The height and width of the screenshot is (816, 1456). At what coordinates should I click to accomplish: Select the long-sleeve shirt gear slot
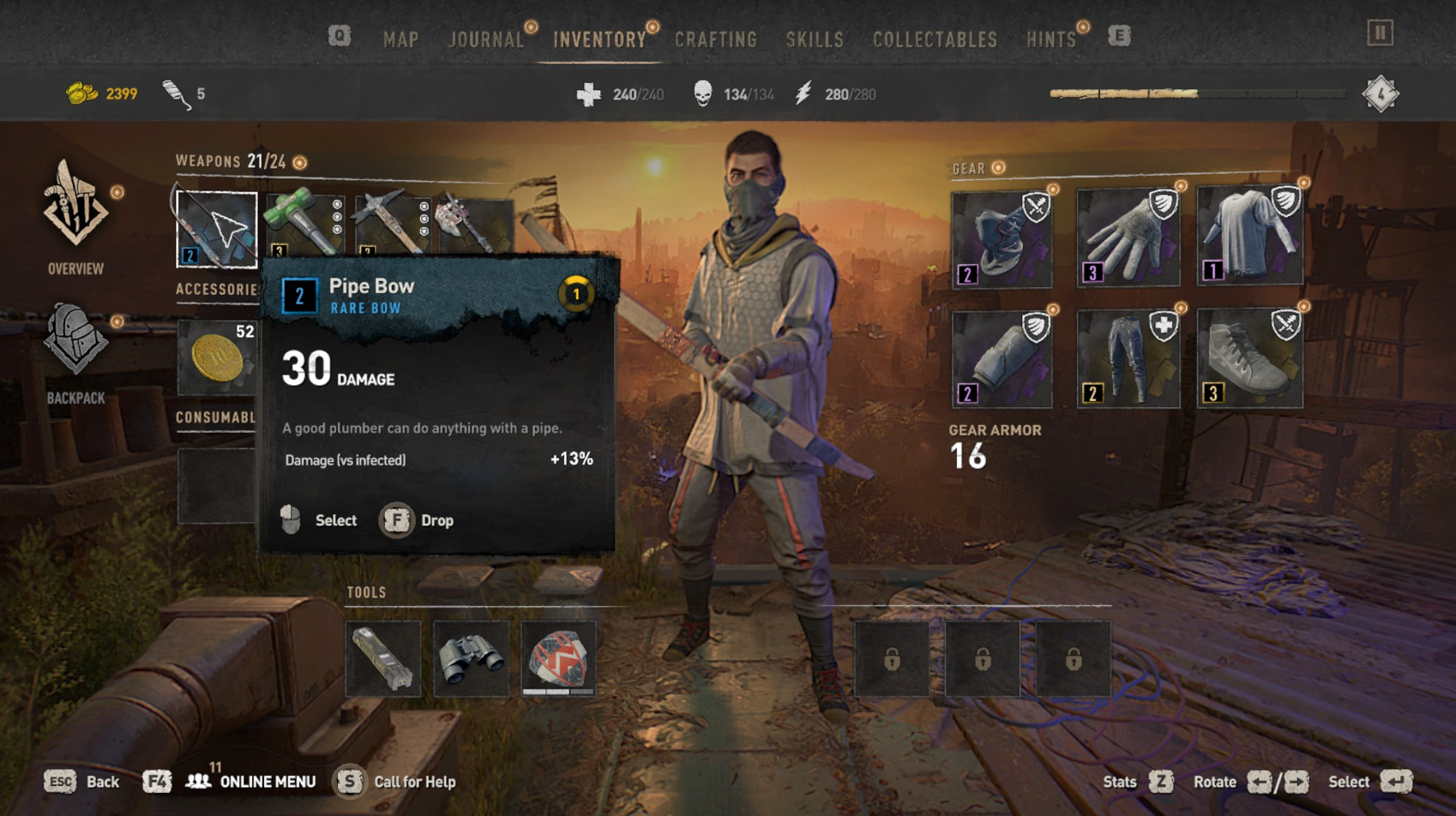[x=1249, y=237]
